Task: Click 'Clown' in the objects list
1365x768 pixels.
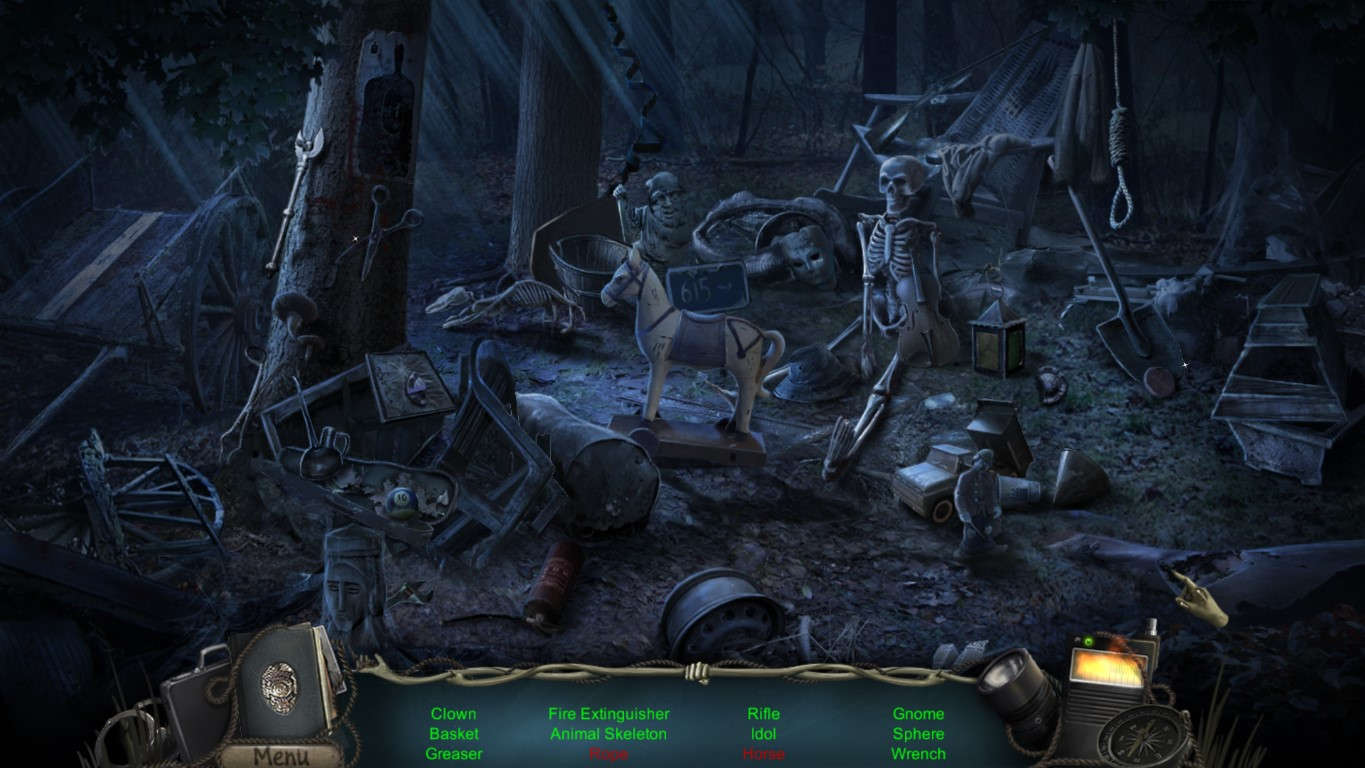Action: pos(455,714)
